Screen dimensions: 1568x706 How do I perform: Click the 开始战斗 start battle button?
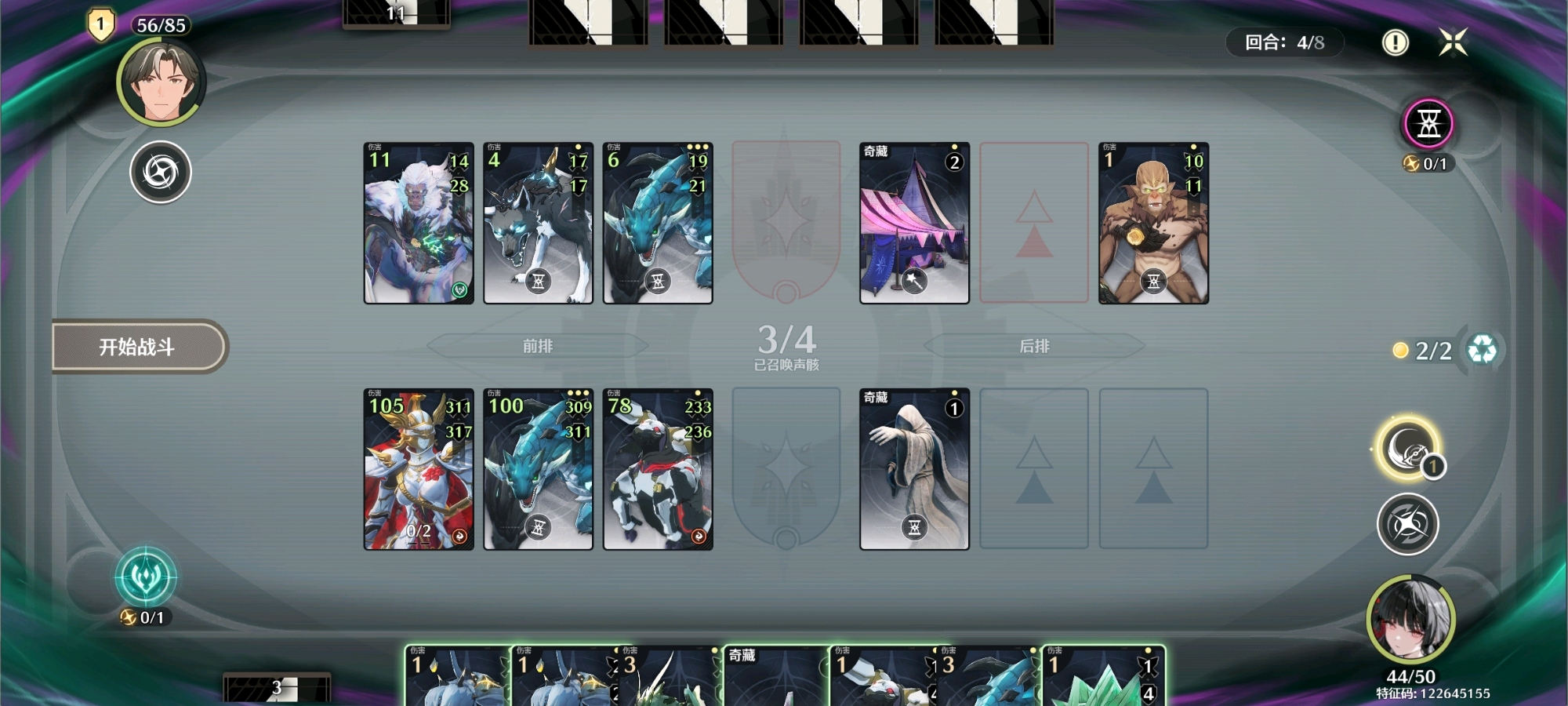click(x=138, y=347)
